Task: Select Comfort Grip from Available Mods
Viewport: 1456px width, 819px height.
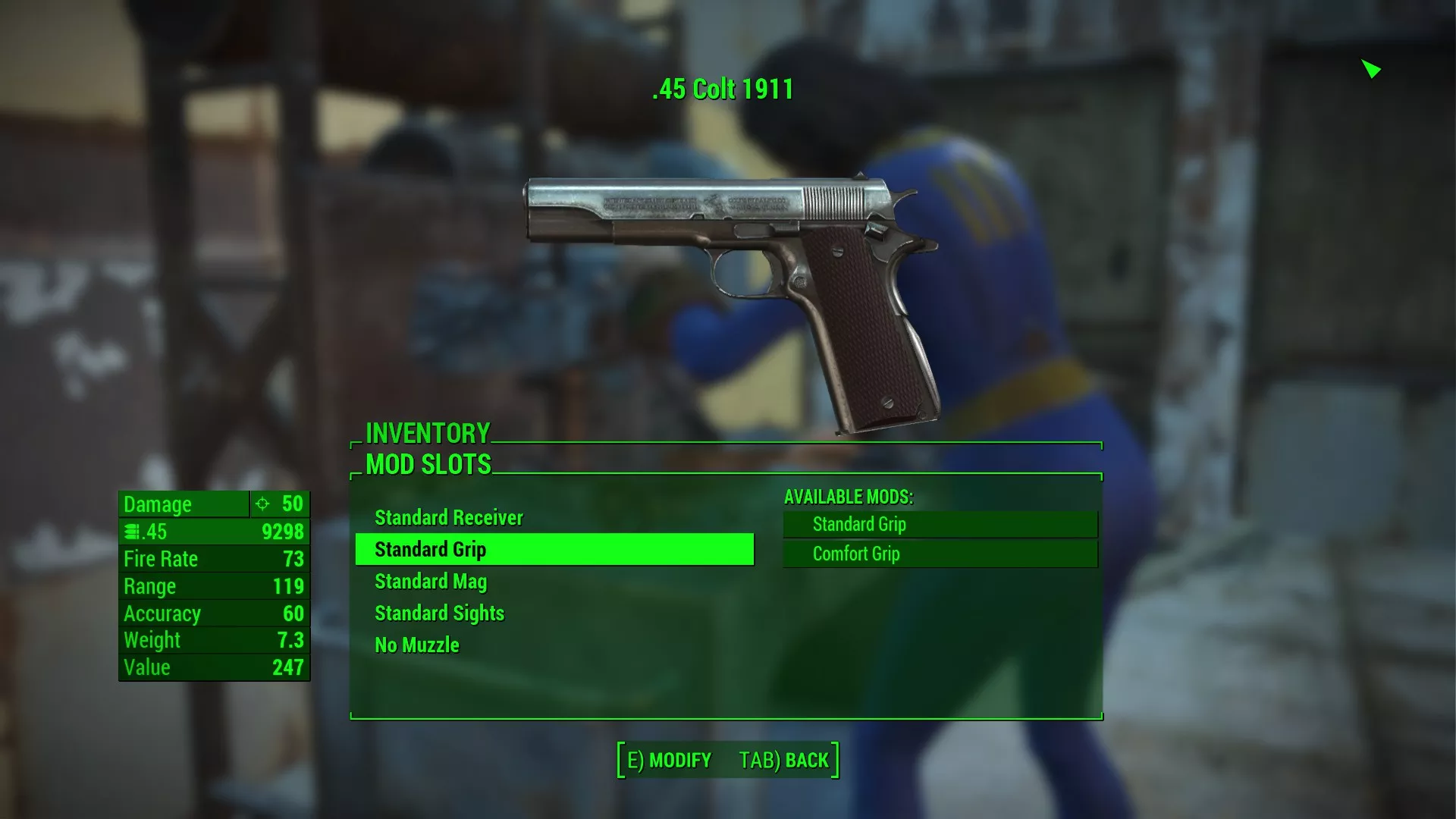Action: [940, 554]
